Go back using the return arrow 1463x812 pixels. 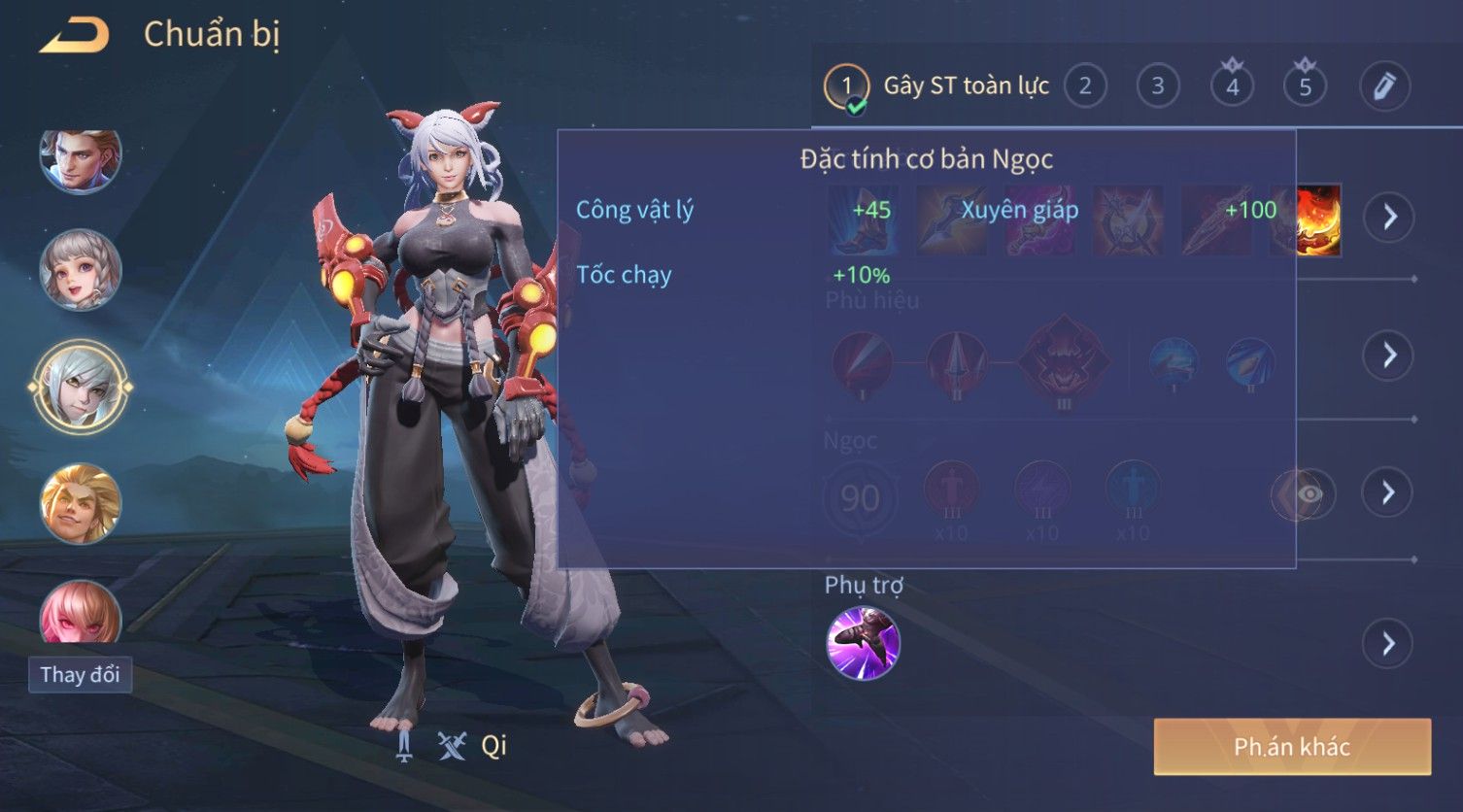pos(74,36)
